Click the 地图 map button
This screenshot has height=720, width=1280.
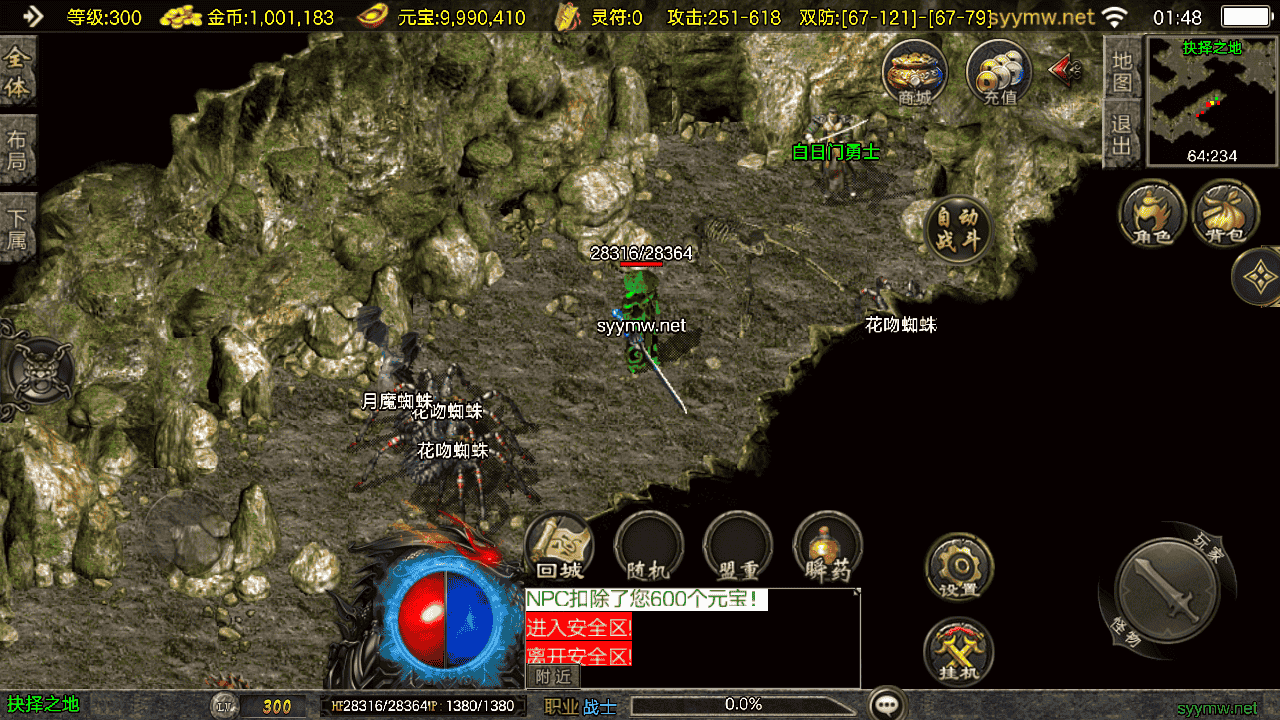tap(1123, 70)
